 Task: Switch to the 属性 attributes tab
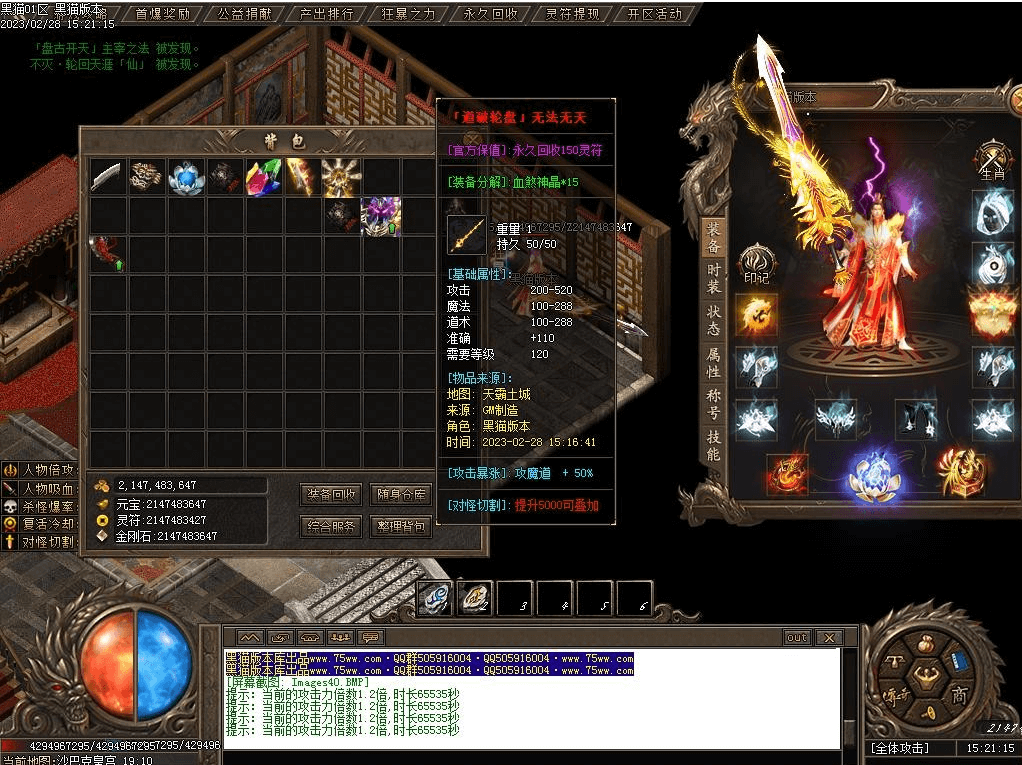pyautogui.click(x=713, y=362)
